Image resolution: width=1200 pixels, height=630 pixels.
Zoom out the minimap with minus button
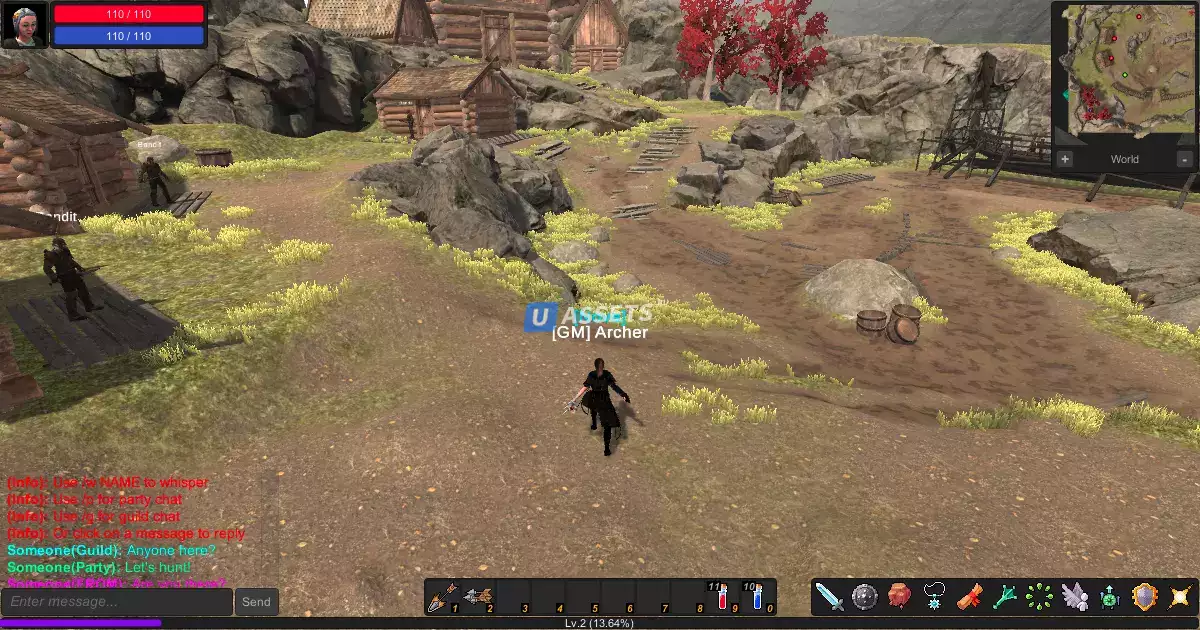(x=1185, y=159)
